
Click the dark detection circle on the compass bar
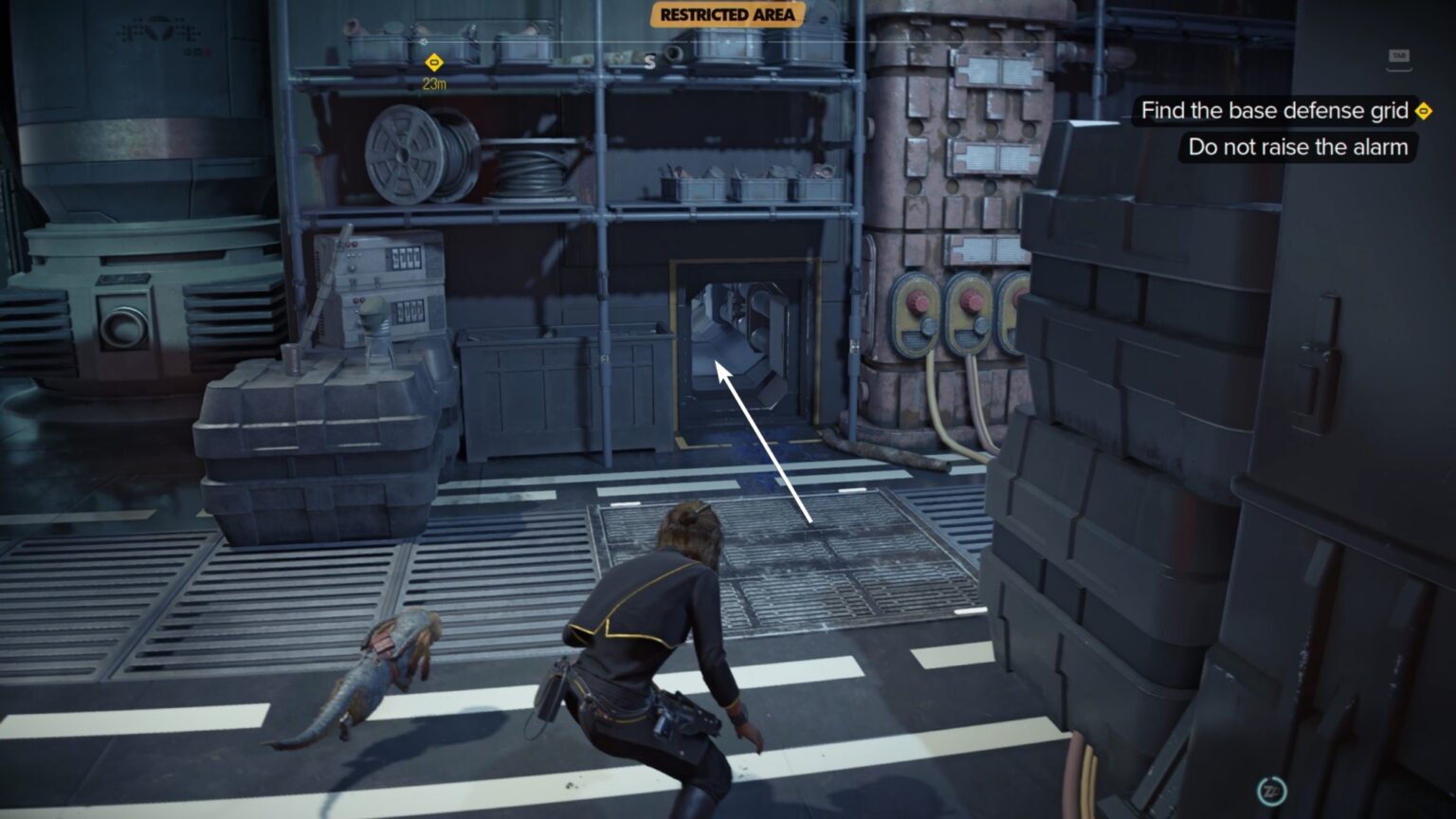(x=675, y=53)
